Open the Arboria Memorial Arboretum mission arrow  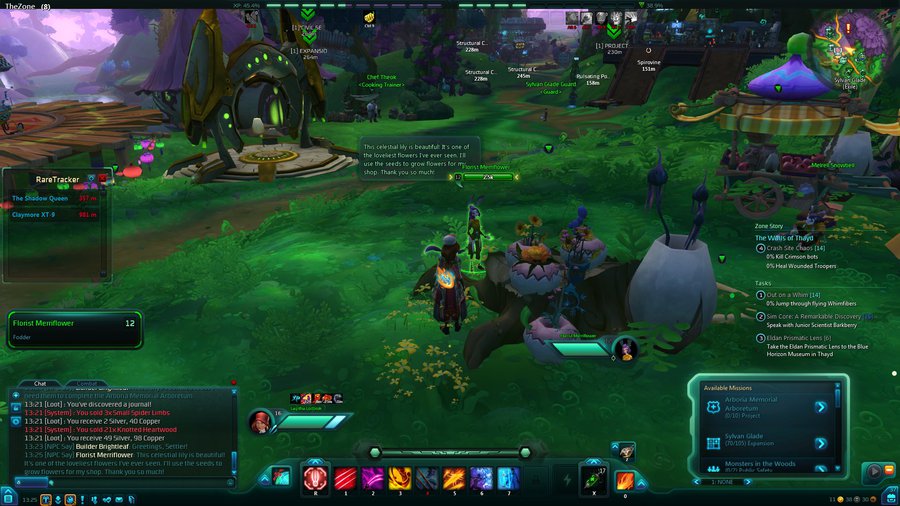click(820, 407)
